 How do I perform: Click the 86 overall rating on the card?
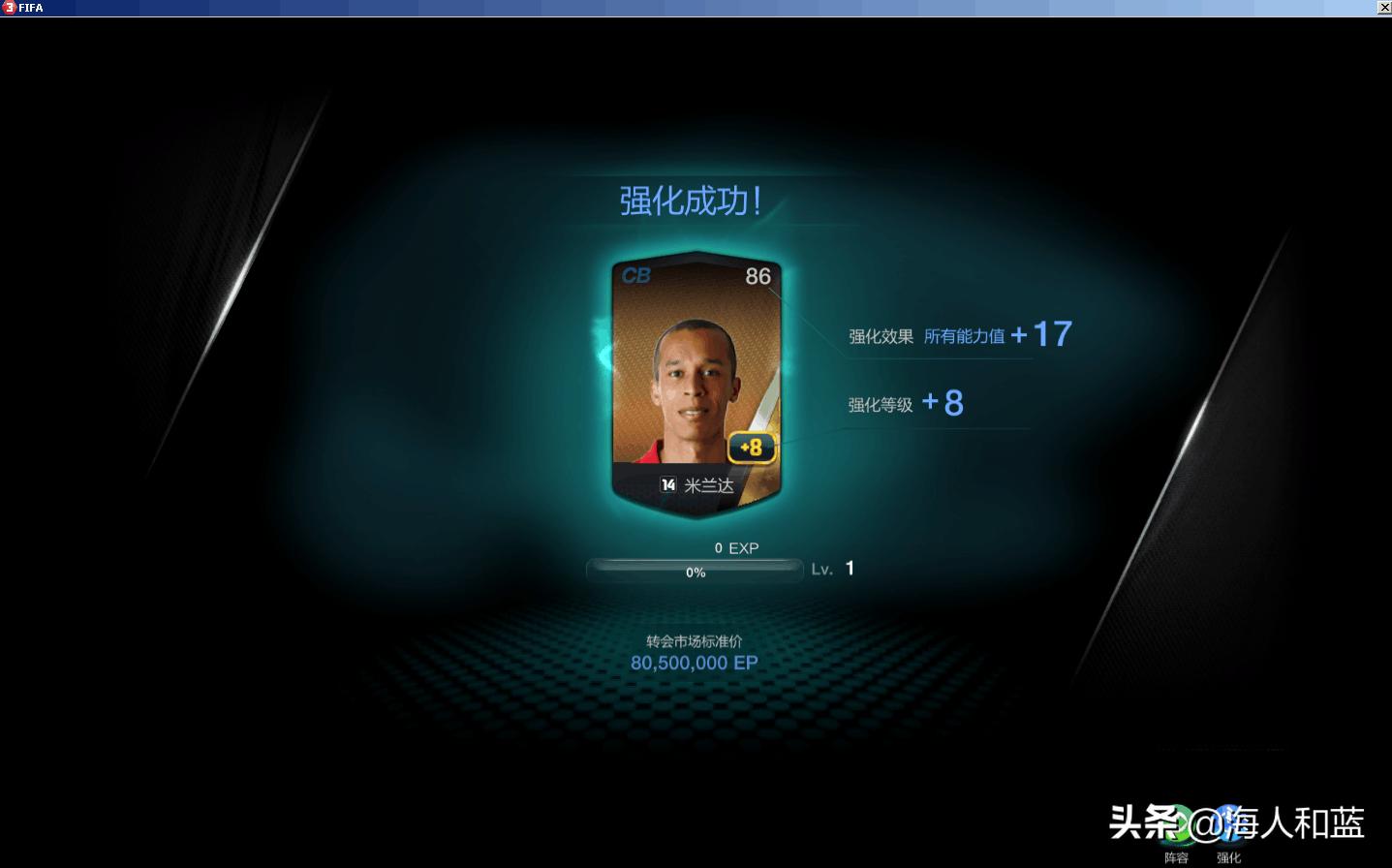pyautogui.click(x=758, y=275)
